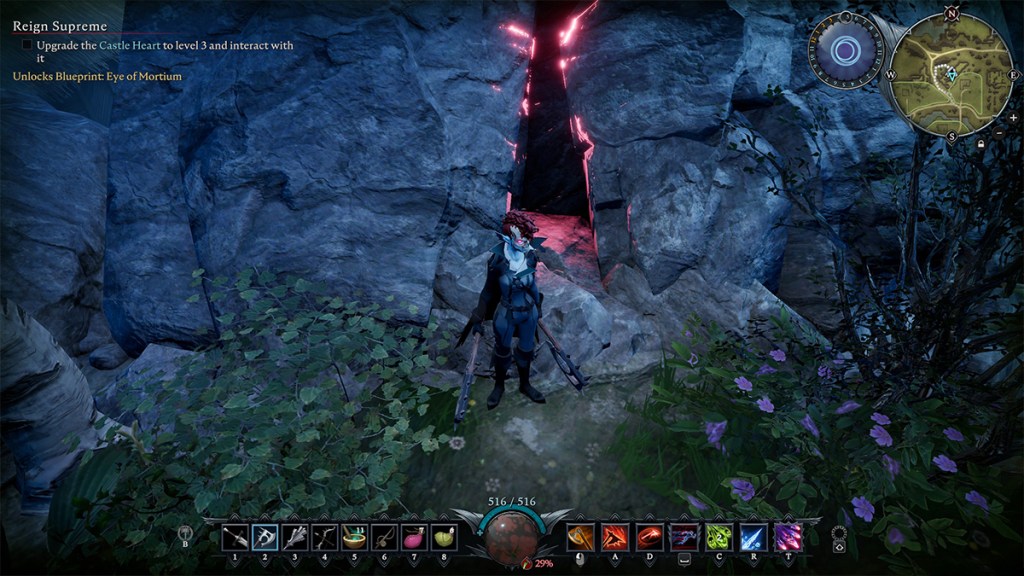This screenshot has height=576, width=1024.
Task: Select the fishing pole in slot 6
Action: pyautogui.click(x=383, y=537)
